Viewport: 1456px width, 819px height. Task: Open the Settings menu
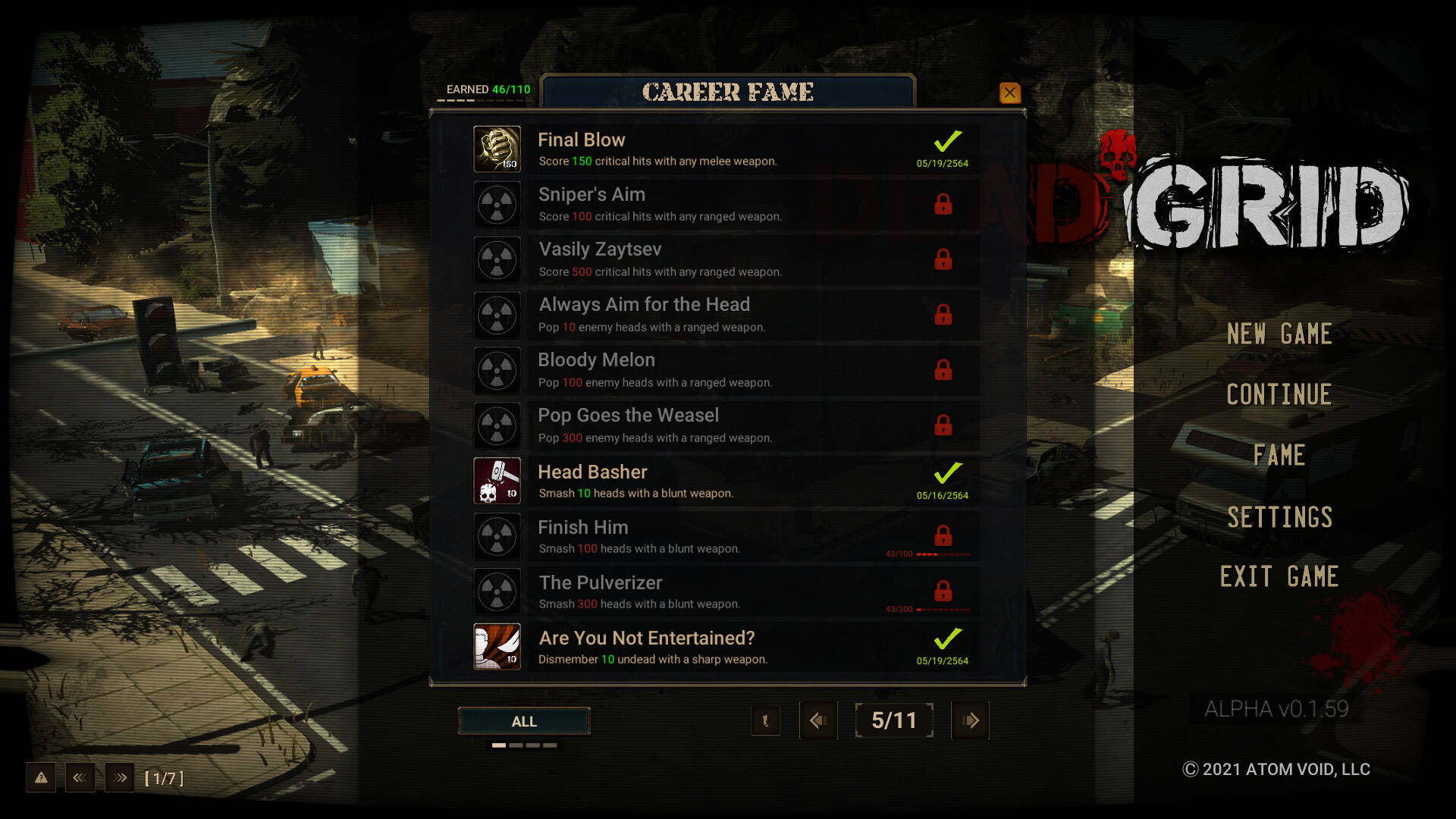pyautogui.click(x=1279, y=517)
